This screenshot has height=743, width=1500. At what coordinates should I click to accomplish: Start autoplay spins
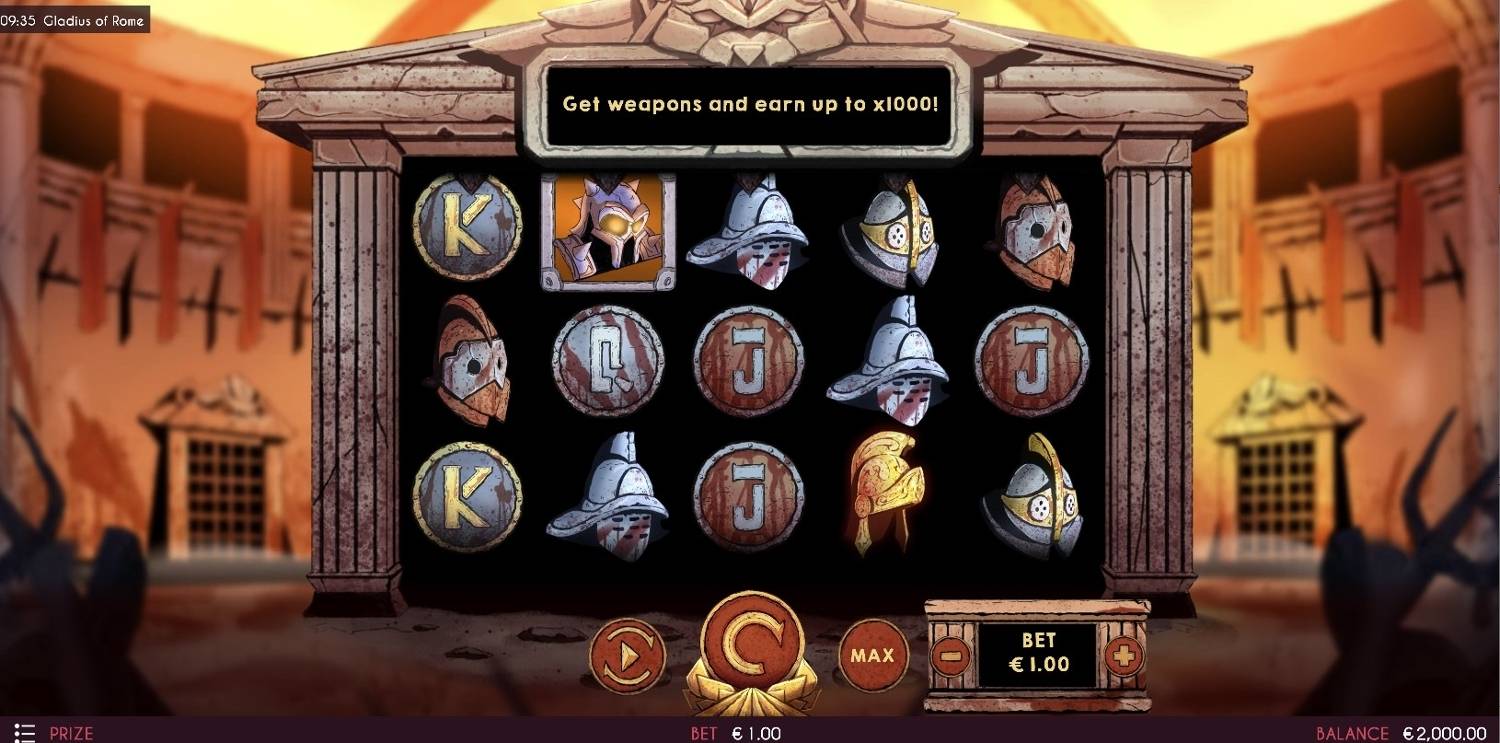coord(628,656)
